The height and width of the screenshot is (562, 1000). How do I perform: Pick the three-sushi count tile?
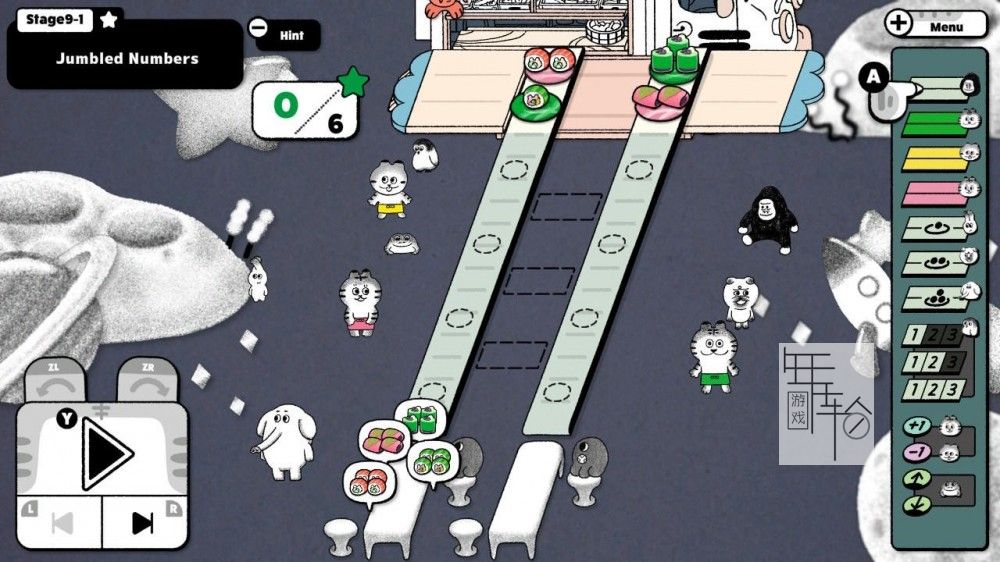point(930,298)
